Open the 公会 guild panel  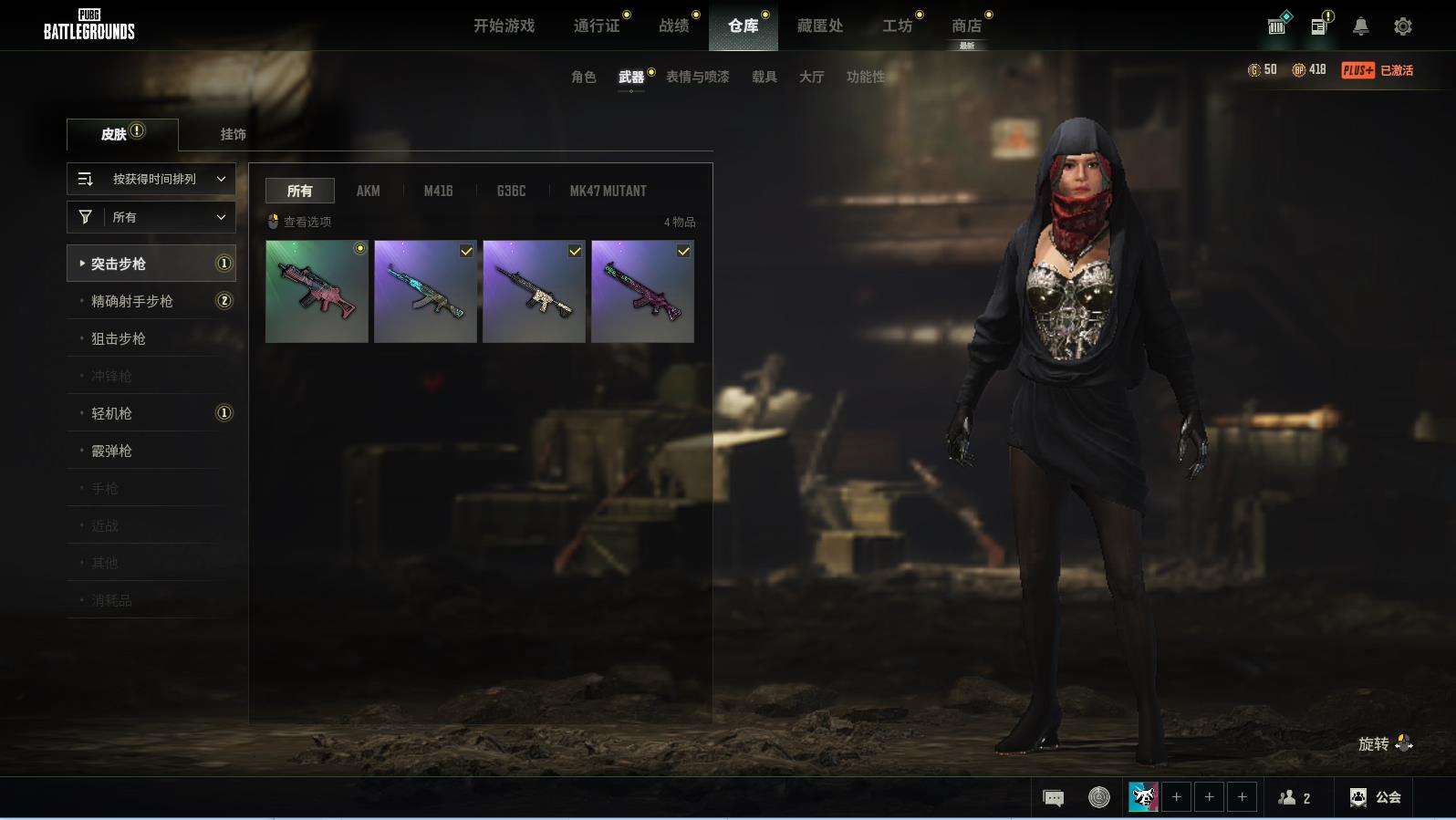[1376, 797]
